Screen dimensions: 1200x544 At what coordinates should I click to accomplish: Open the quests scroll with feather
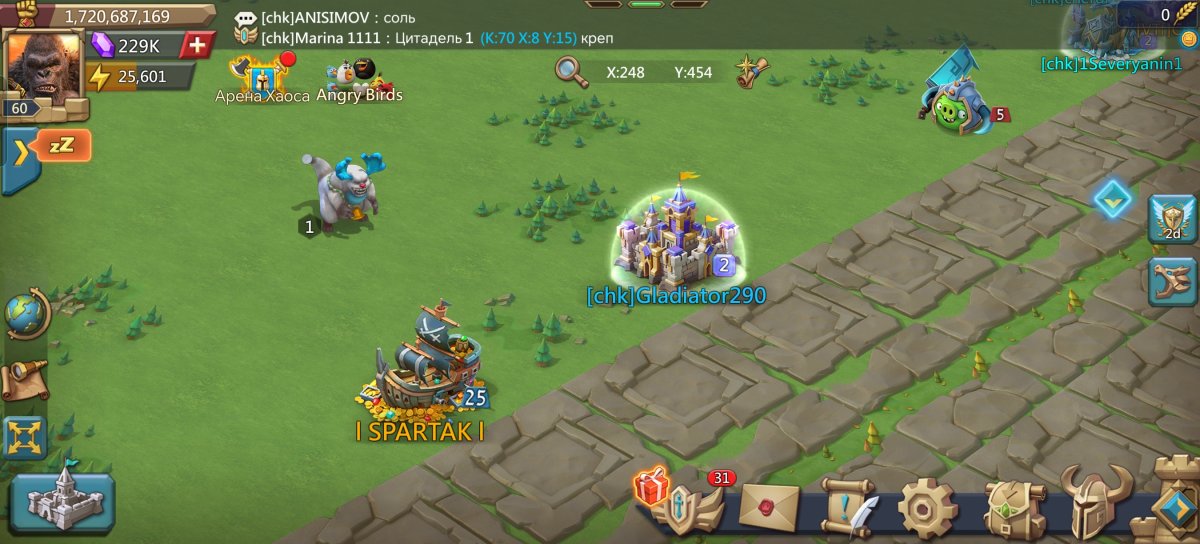[848, 508]
